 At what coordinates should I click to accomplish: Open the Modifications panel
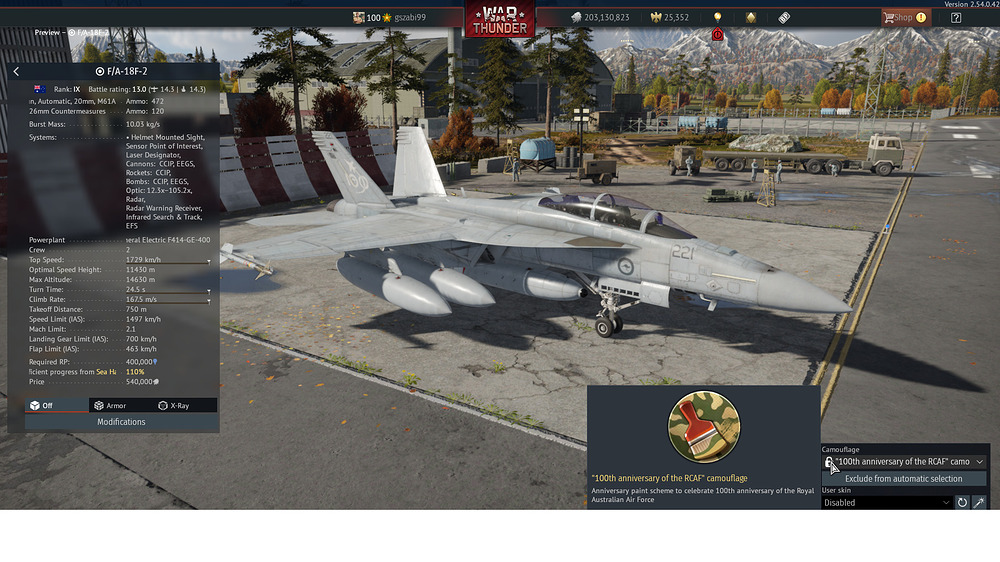pos(121,422)
